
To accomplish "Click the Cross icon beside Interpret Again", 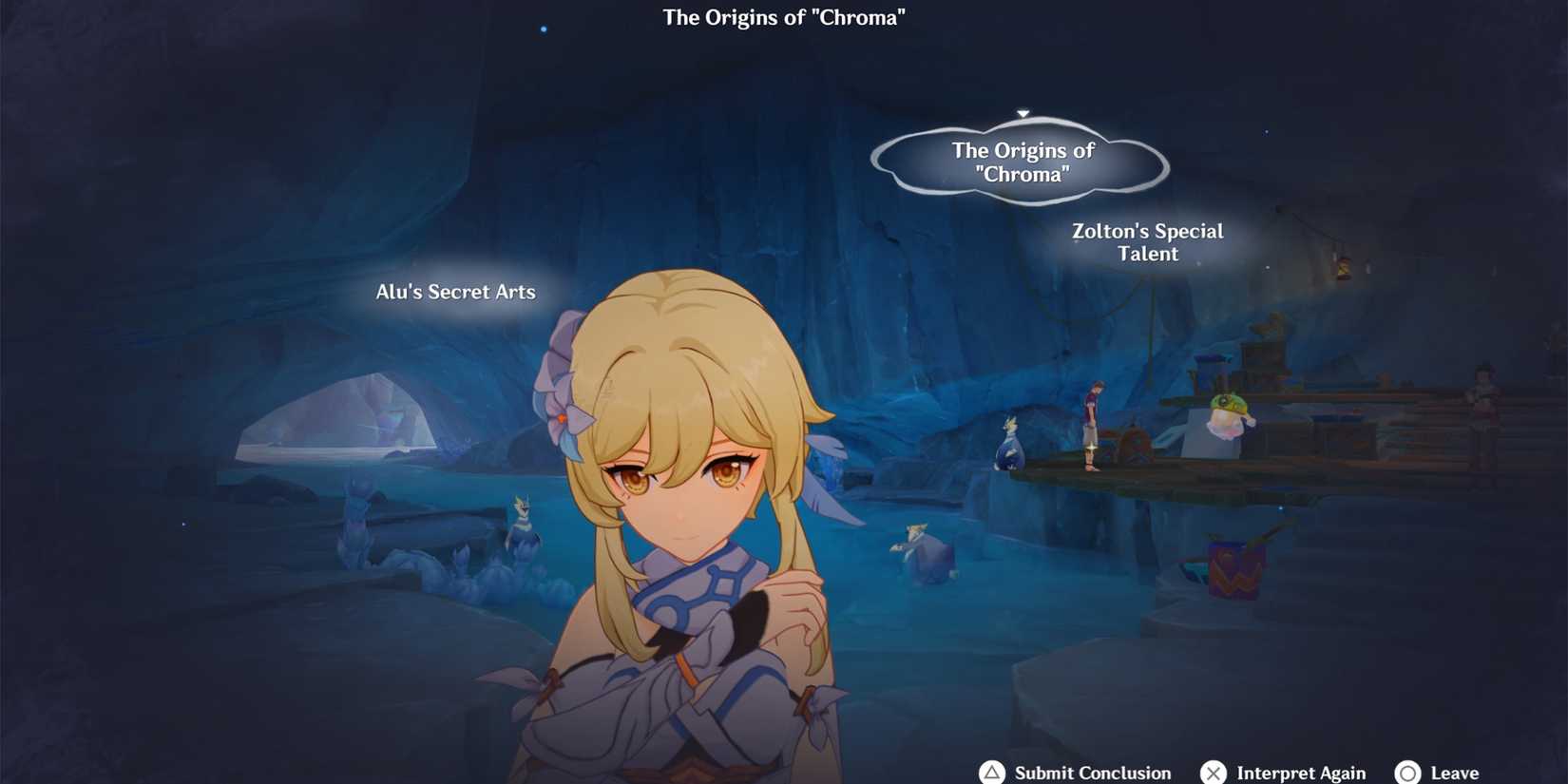I will [x=1214, y=773].
